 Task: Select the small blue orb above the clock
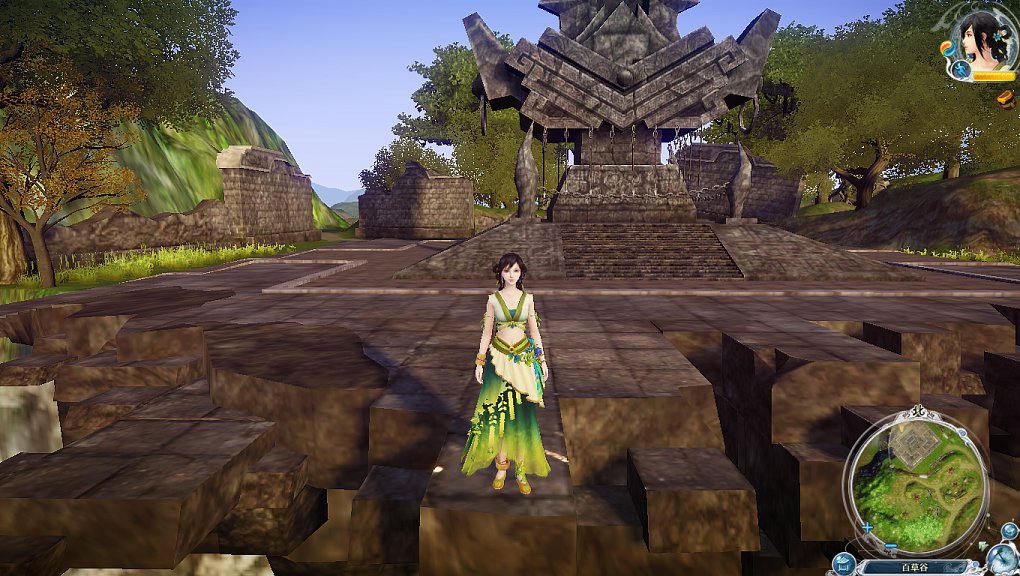1009,530
